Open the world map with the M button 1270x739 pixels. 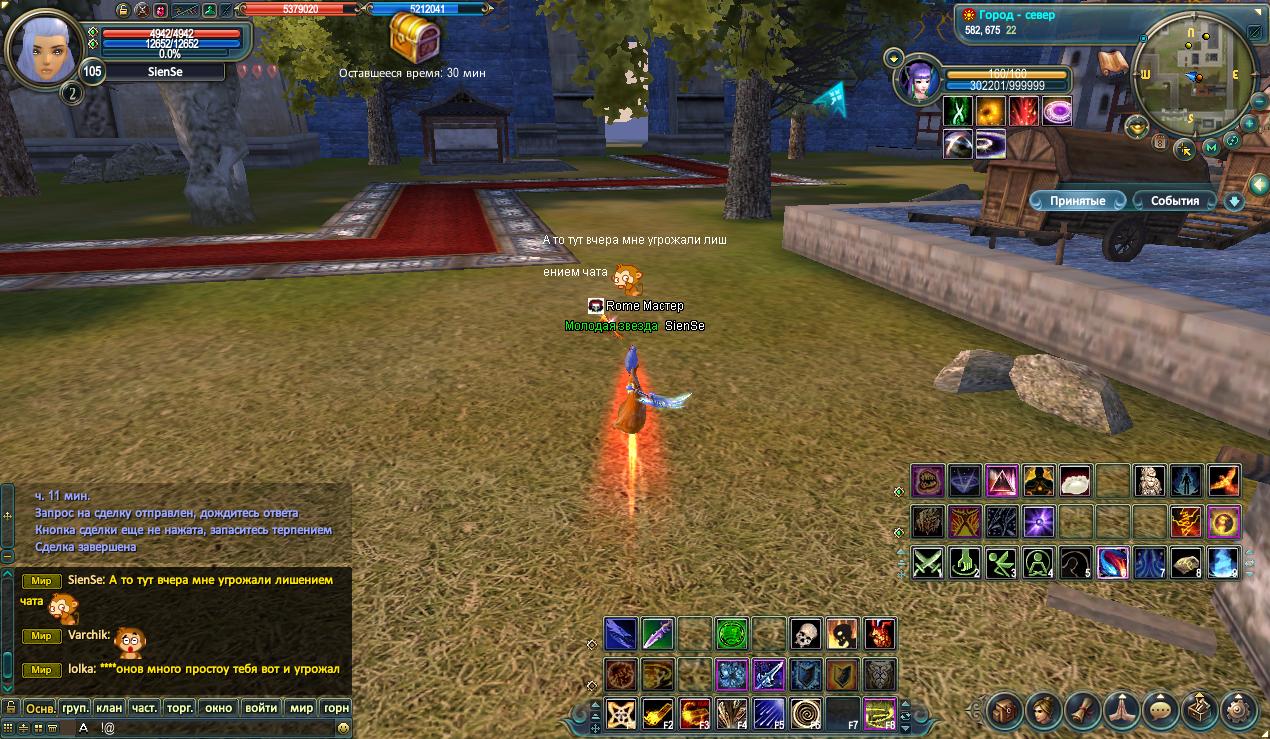[x=1211, y=148]
